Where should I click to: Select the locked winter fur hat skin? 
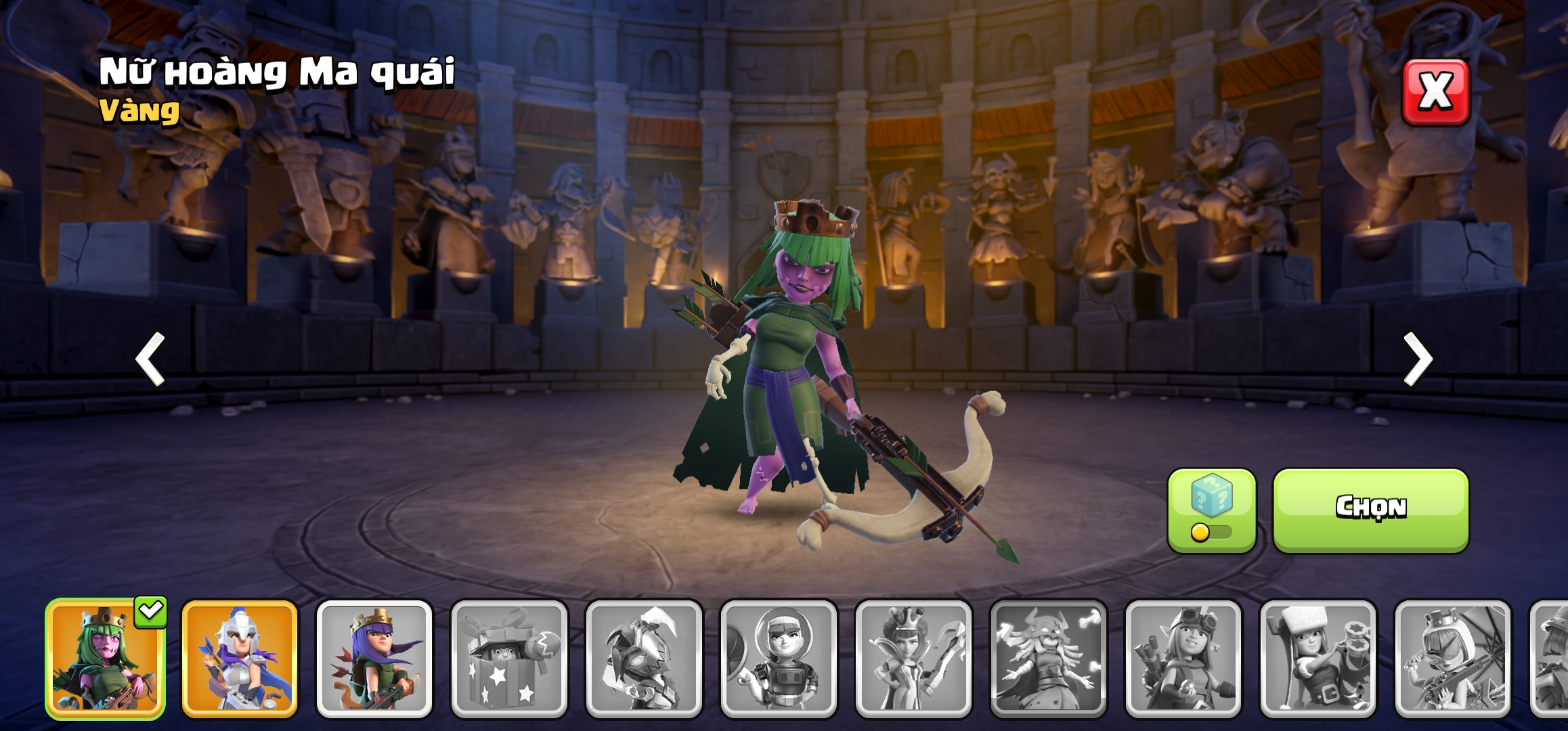(1317, 659)
